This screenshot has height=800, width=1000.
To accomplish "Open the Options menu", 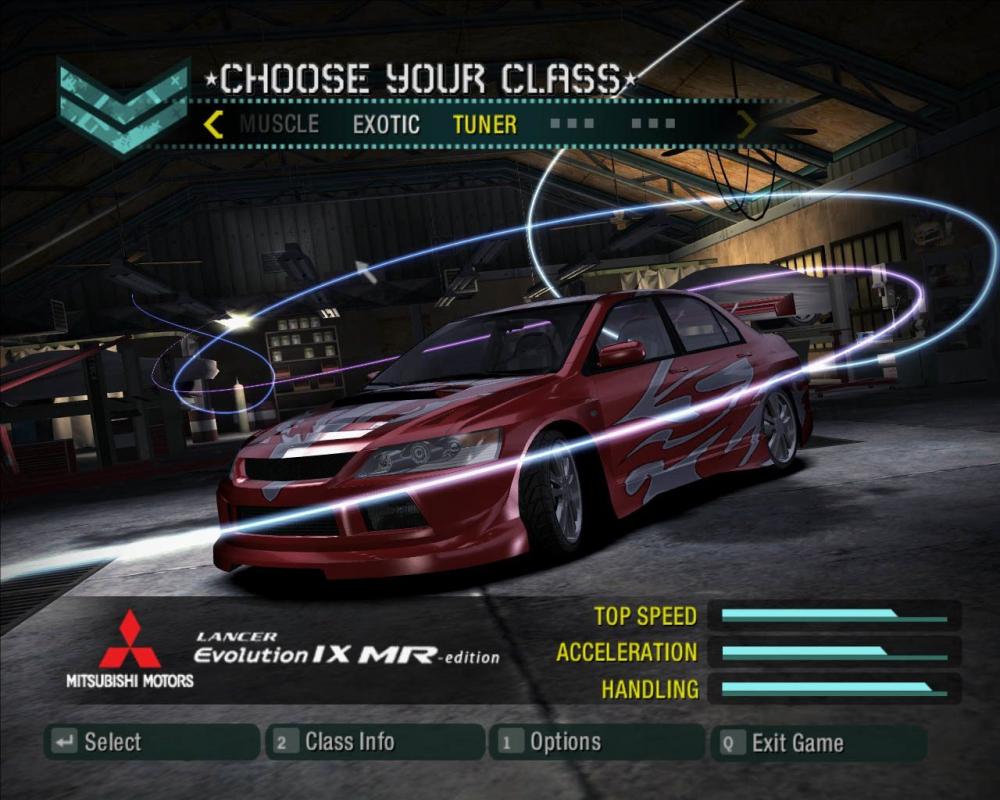I will coord(598,742).
